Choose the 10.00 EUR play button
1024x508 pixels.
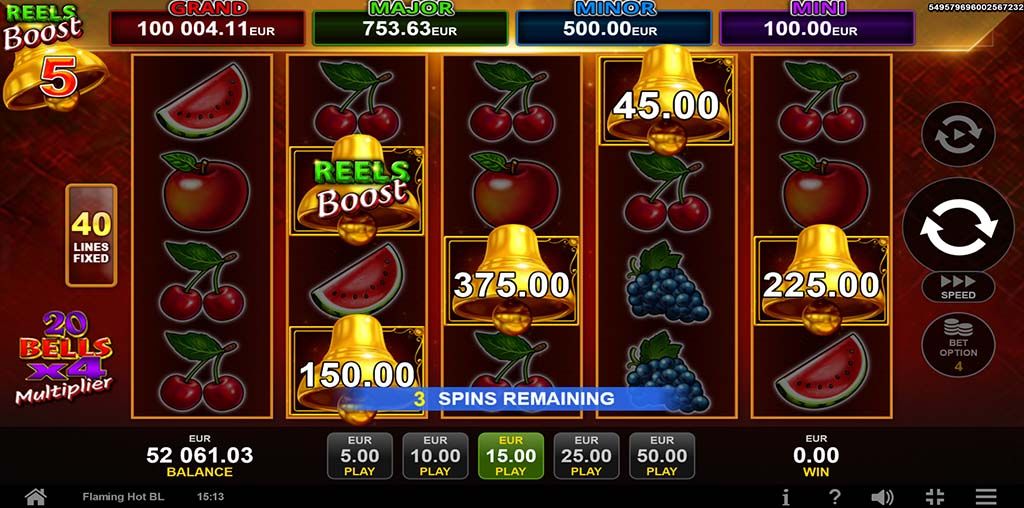pos(435,455)
